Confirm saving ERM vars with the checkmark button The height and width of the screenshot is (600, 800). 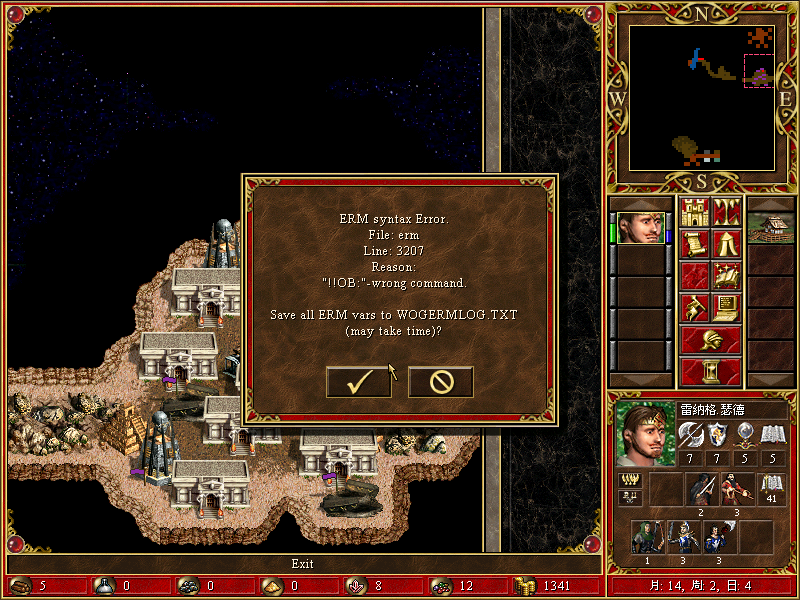click(x=359, y=381)
